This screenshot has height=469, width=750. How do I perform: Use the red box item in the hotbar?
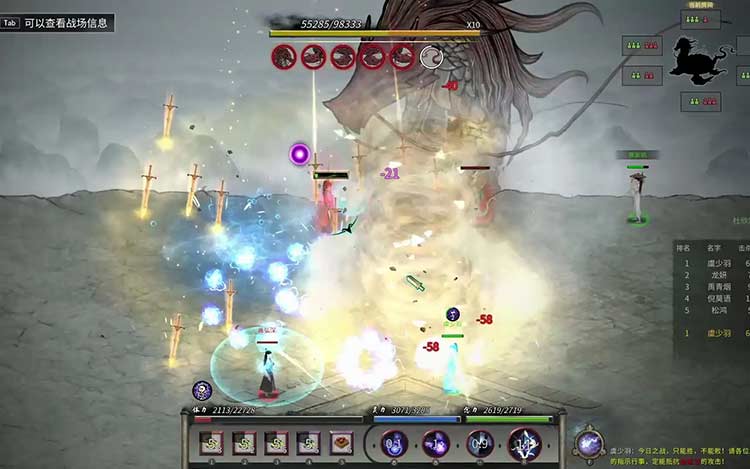click(x=342, y=443)
